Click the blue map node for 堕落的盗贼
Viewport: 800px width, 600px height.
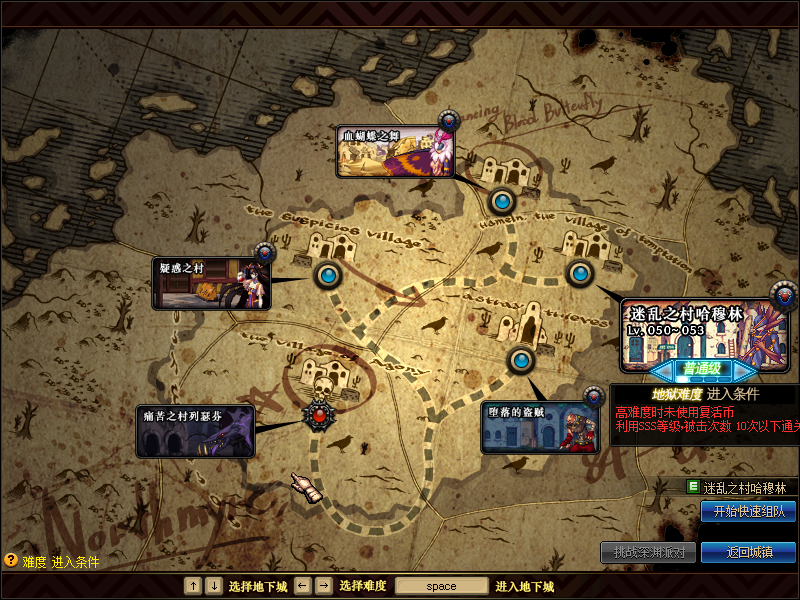521,360
